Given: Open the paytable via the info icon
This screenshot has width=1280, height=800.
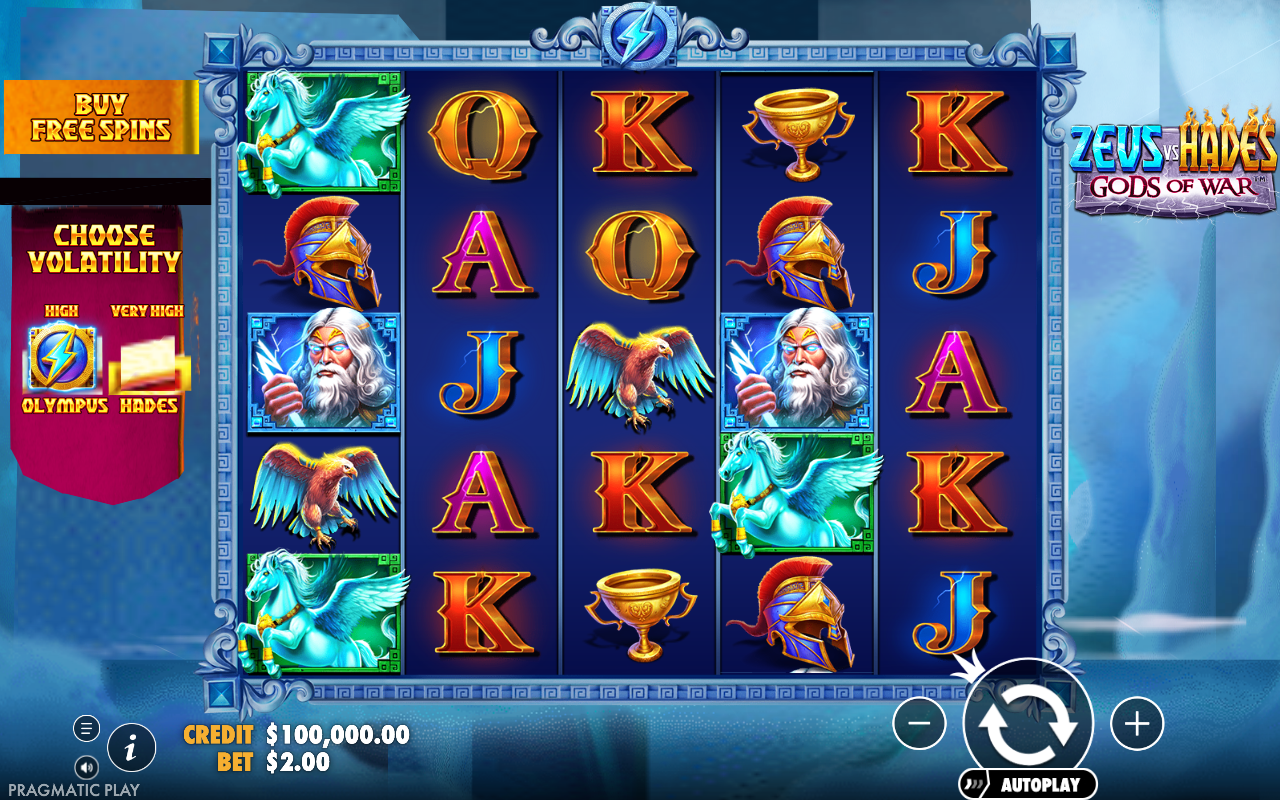Looking at the screenshot, I should coord(130,746).
